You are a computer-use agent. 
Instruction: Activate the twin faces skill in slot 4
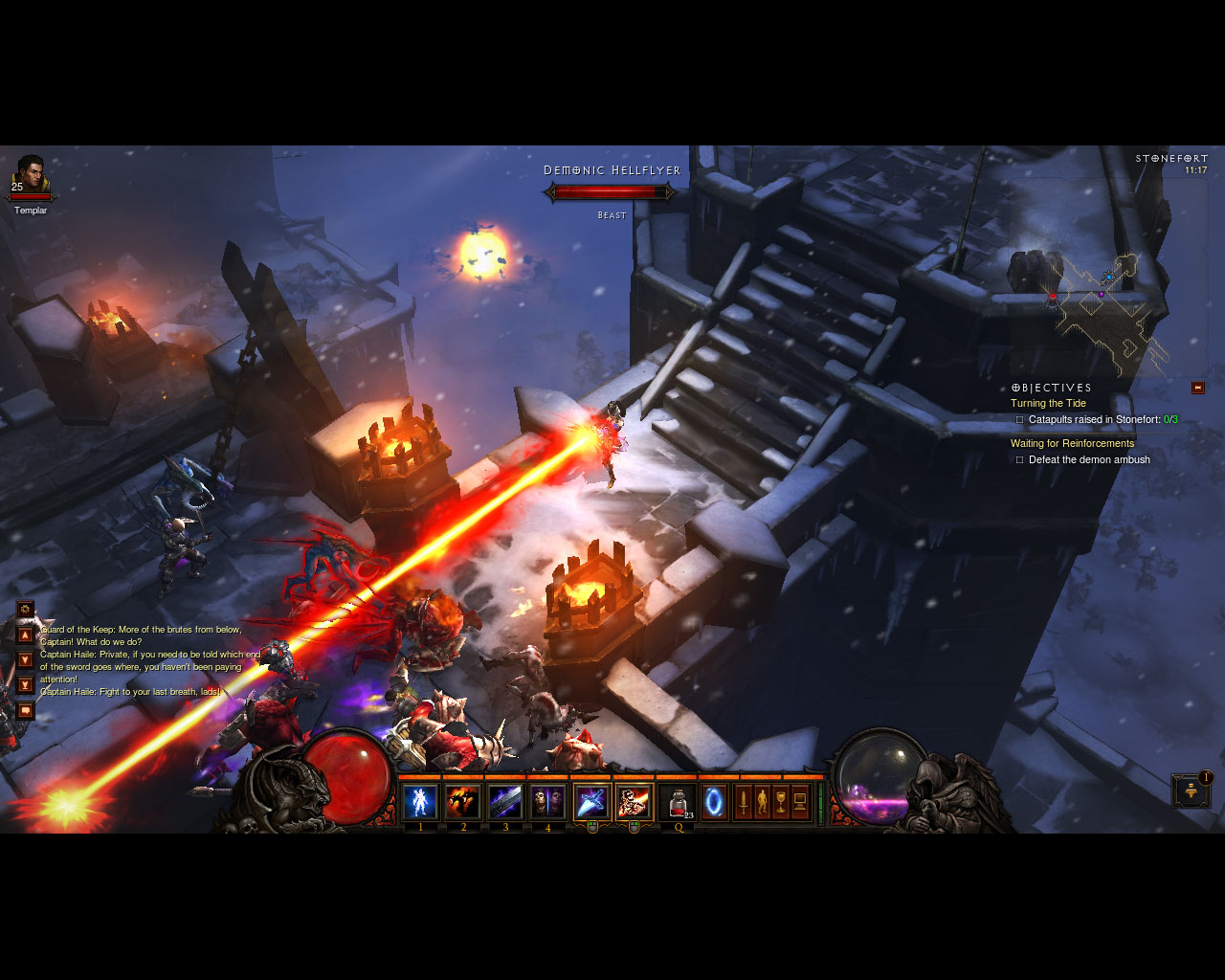[x=547, y=802]
